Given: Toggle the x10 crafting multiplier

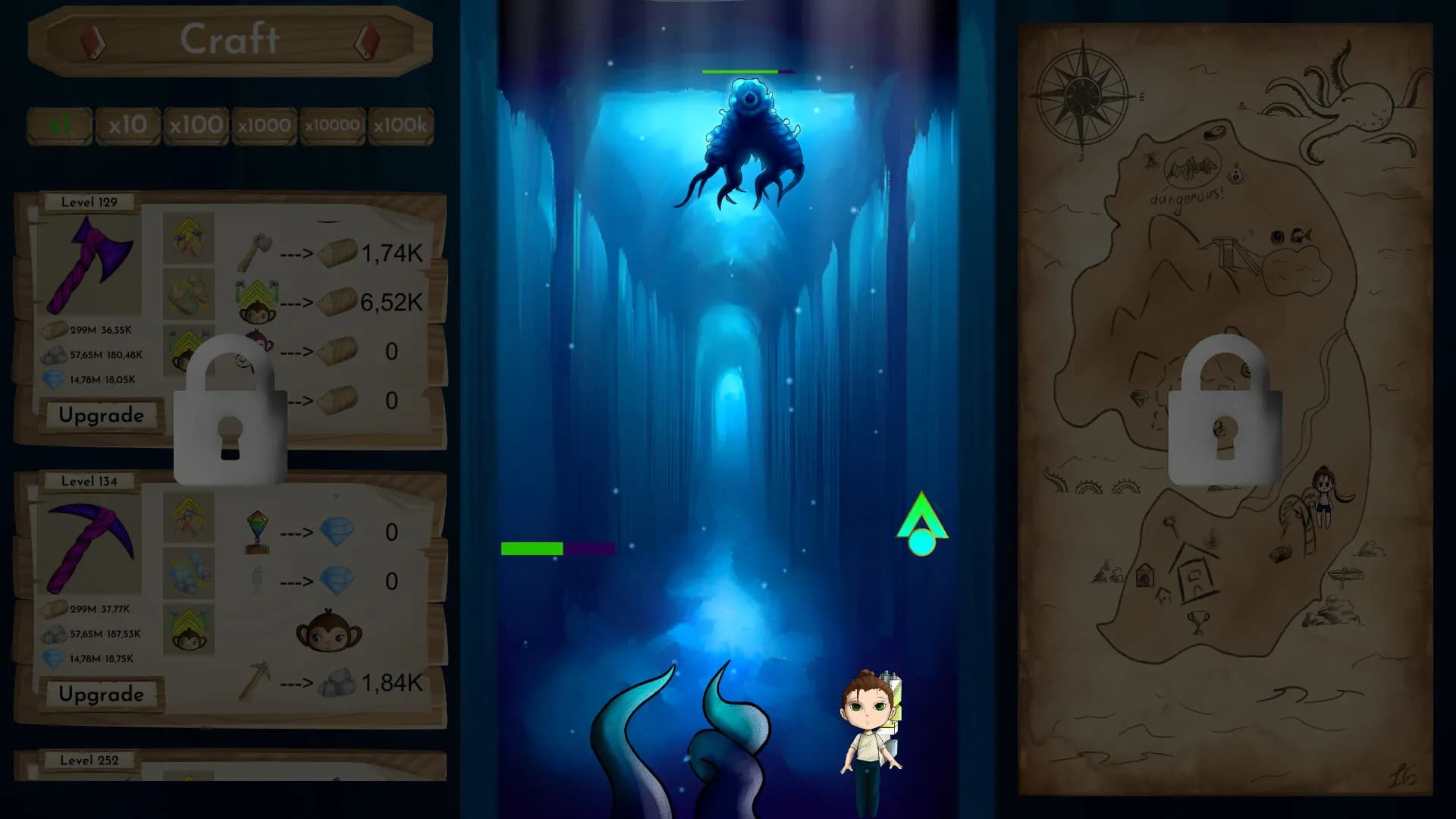Looking at the screenshot, I should [x=127, y=125].
